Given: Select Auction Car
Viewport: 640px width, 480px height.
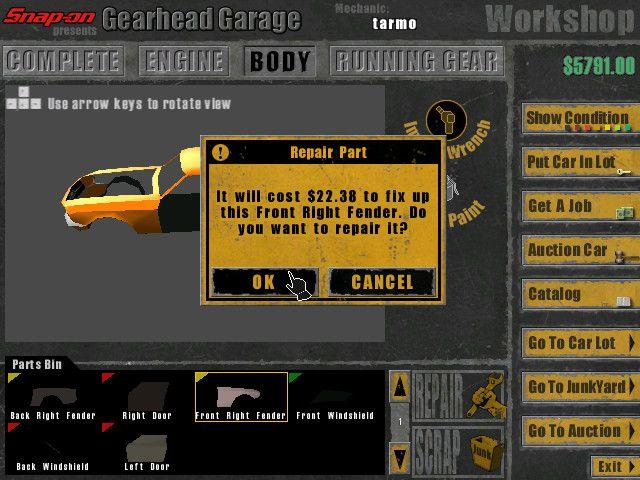Looking at the screenshot, I should pos(579,250).
